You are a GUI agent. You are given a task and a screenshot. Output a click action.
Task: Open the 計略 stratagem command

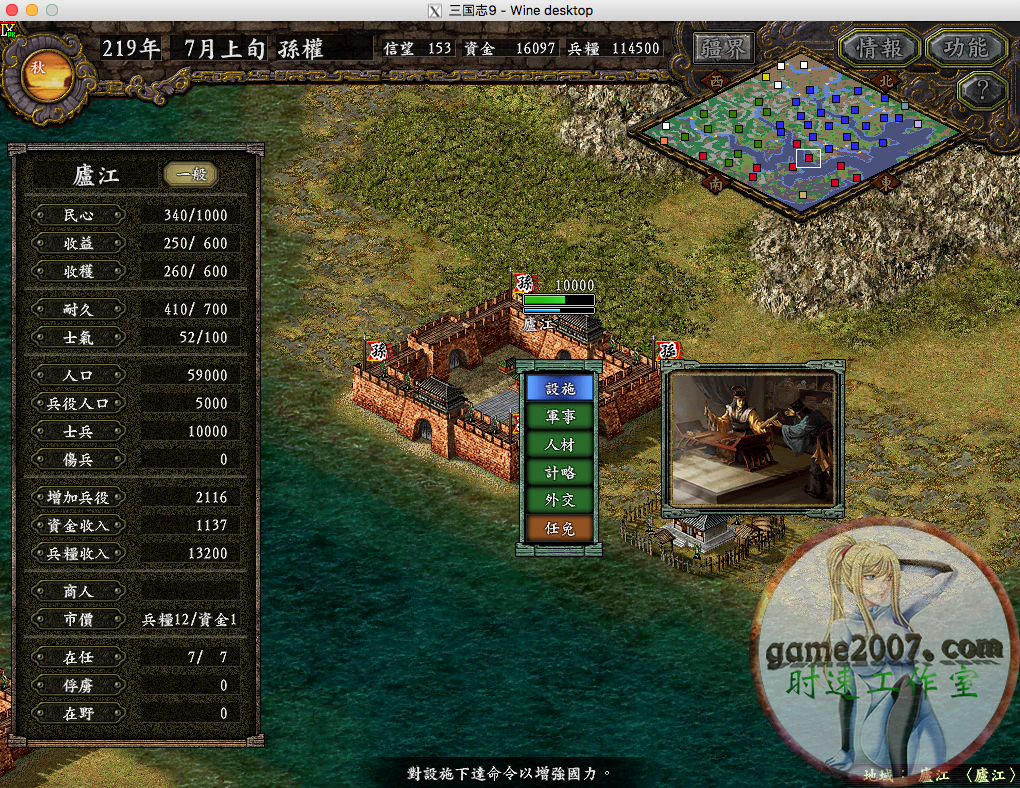pyautogui.click(x=560, y=472)
